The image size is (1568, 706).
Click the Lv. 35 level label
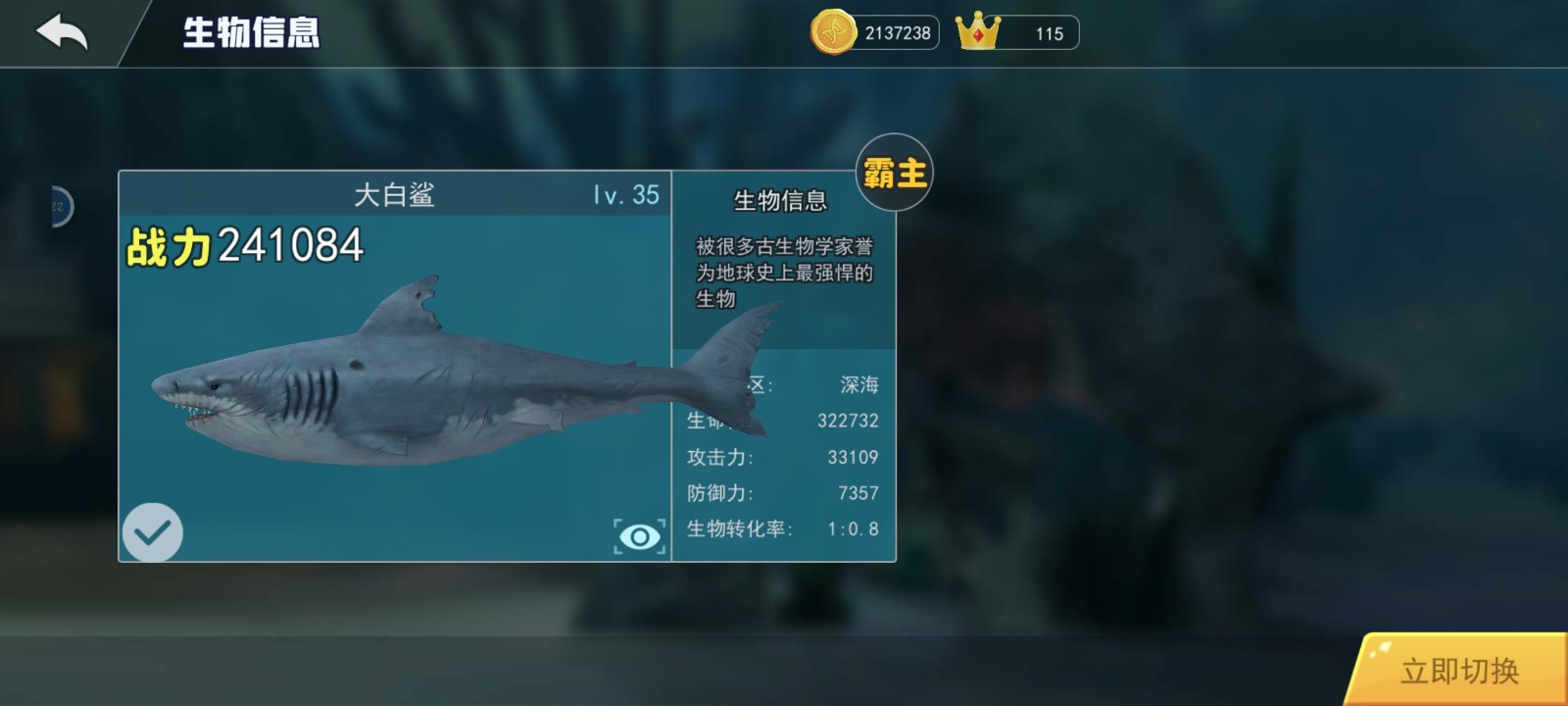pos(624,195)
